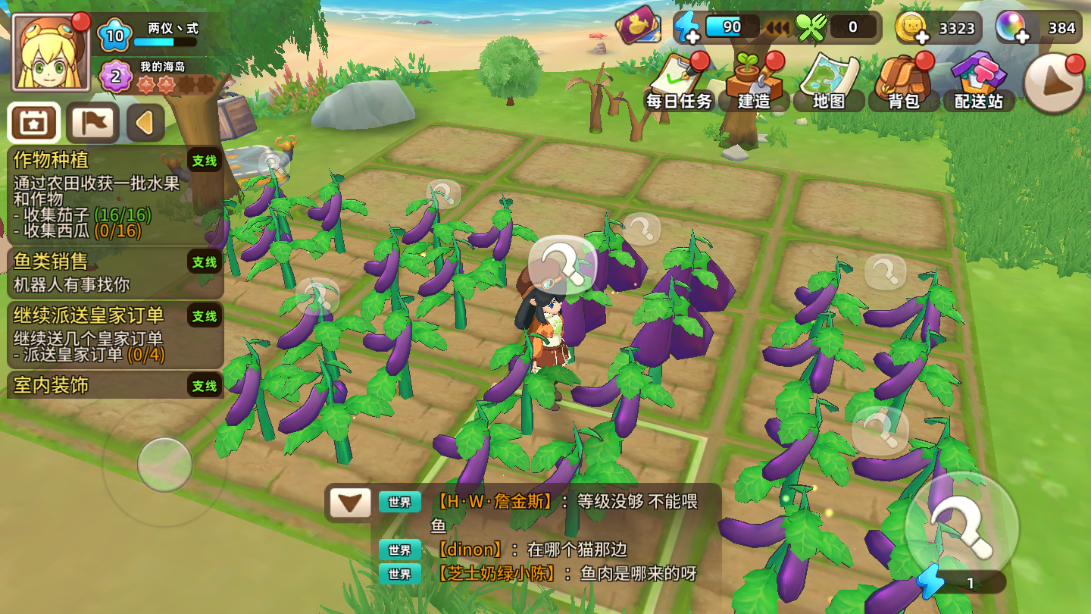Viewport: 1091px width, 614px height.
Task: Collapse the quest panel with the arrow
Action: [146, 123]
